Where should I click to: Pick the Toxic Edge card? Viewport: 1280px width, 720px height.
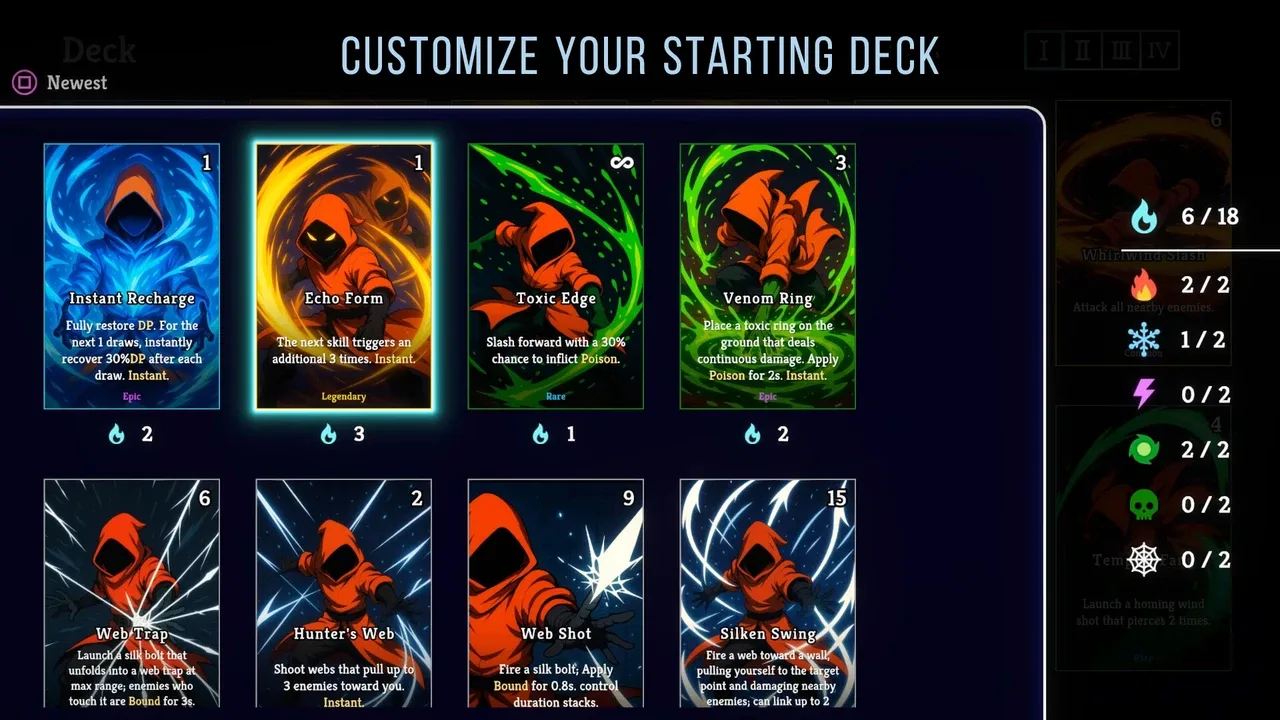[556, 276]
